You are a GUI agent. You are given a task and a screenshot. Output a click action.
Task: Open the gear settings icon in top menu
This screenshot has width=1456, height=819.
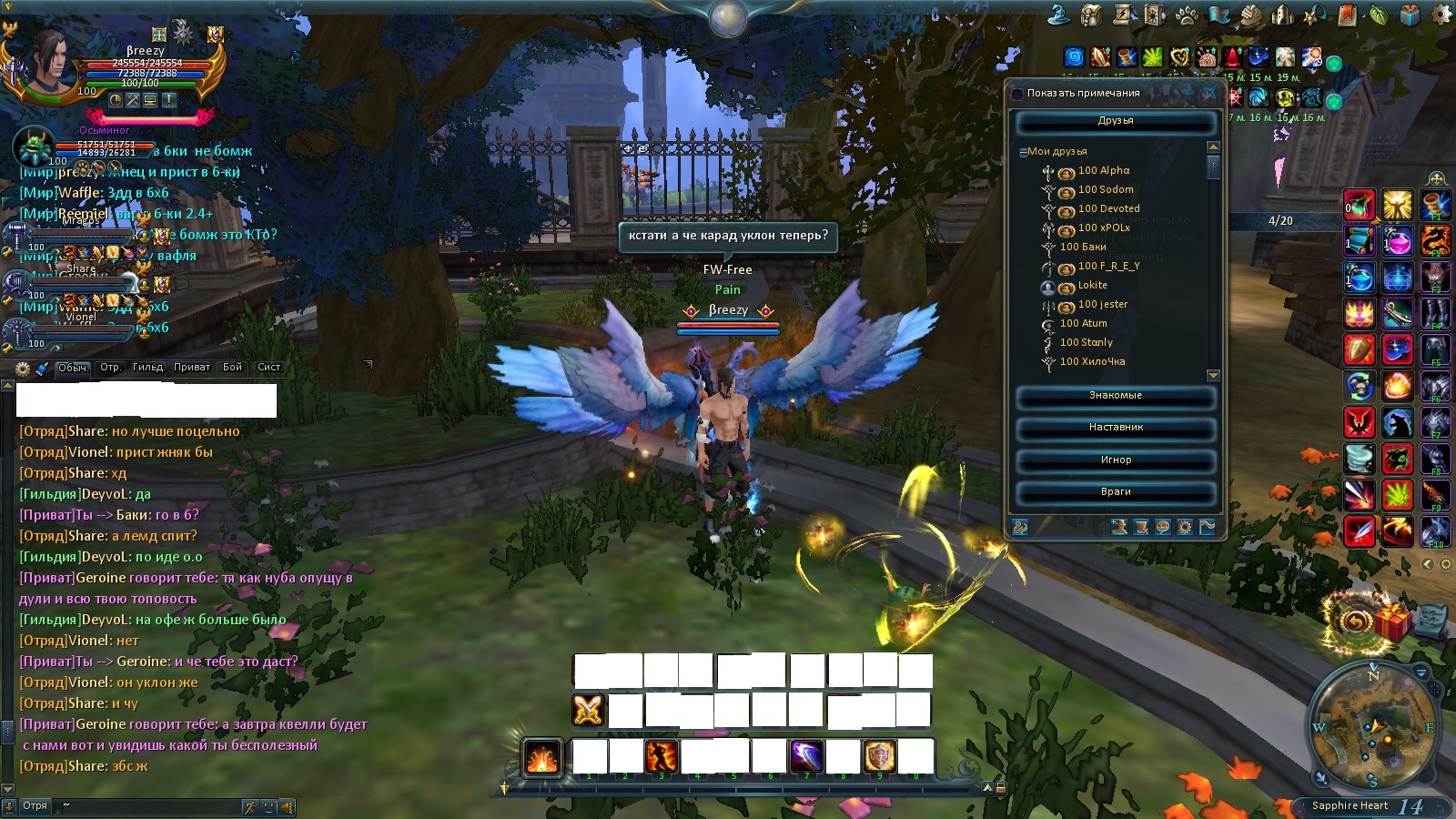click(x=1442, y=15)
